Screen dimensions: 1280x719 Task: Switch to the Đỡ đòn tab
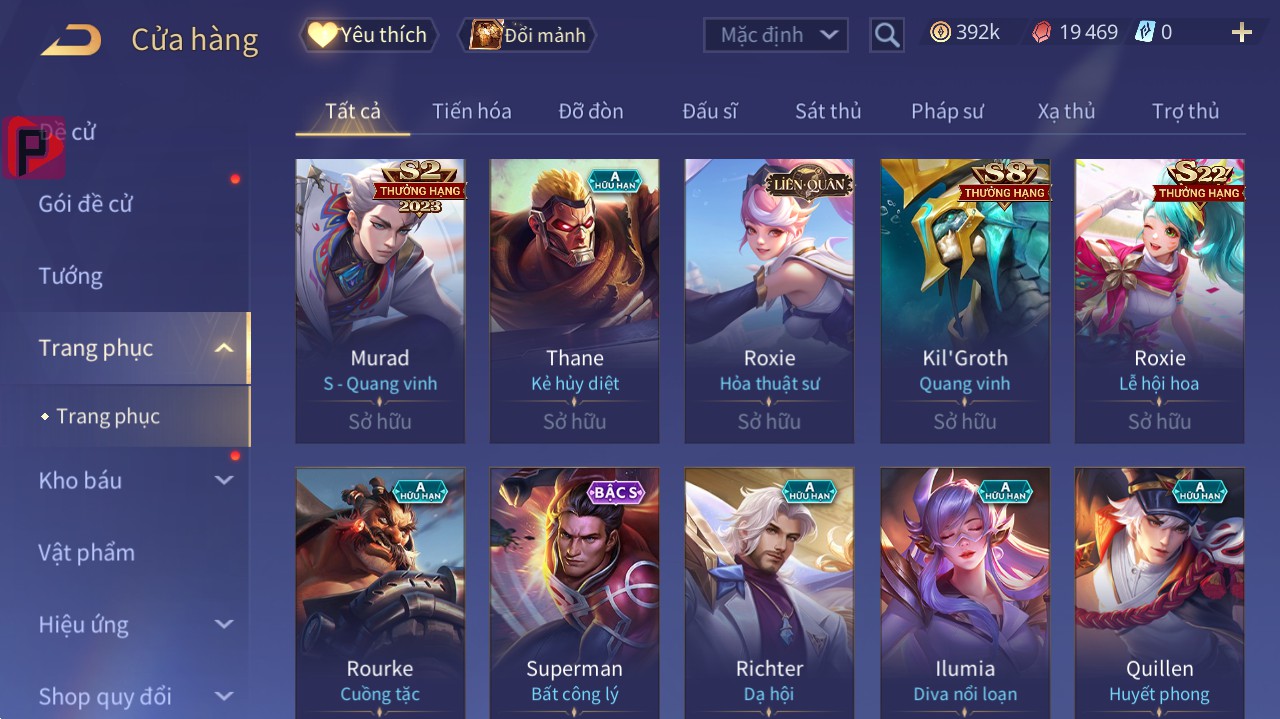[x=590, y=111]
